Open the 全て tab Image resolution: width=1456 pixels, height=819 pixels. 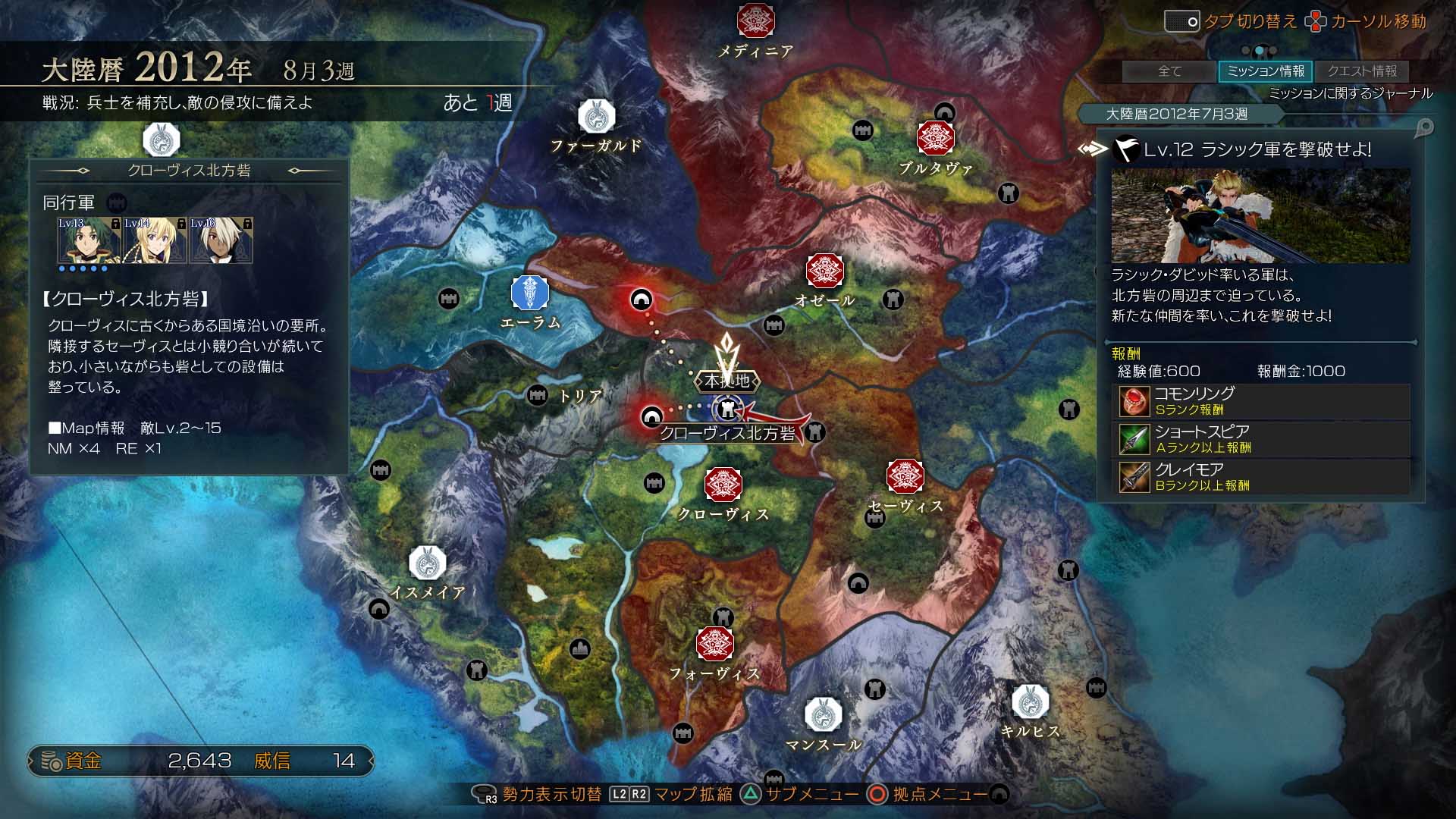1170,71
